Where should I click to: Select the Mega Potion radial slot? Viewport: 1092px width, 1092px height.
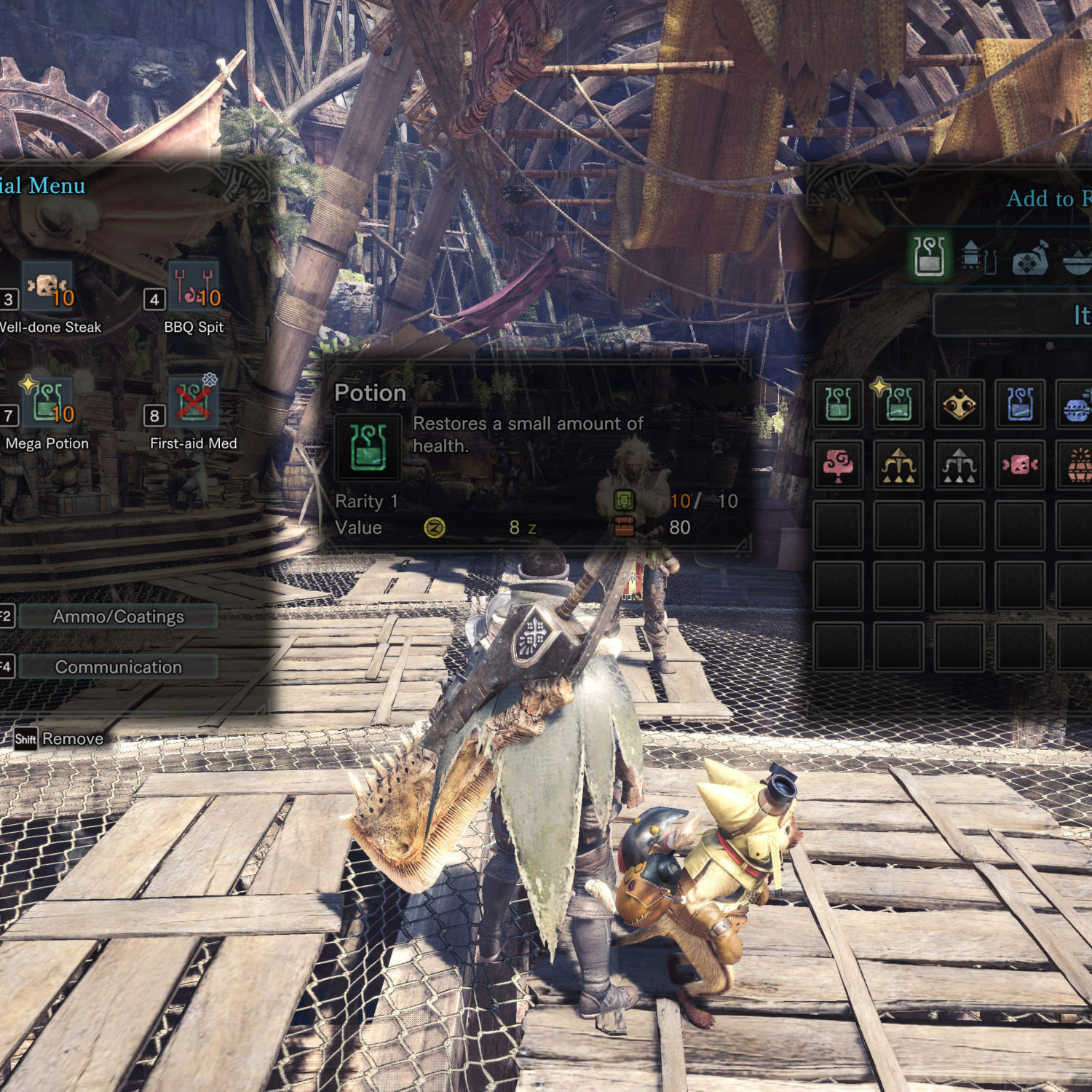(48, 403)
